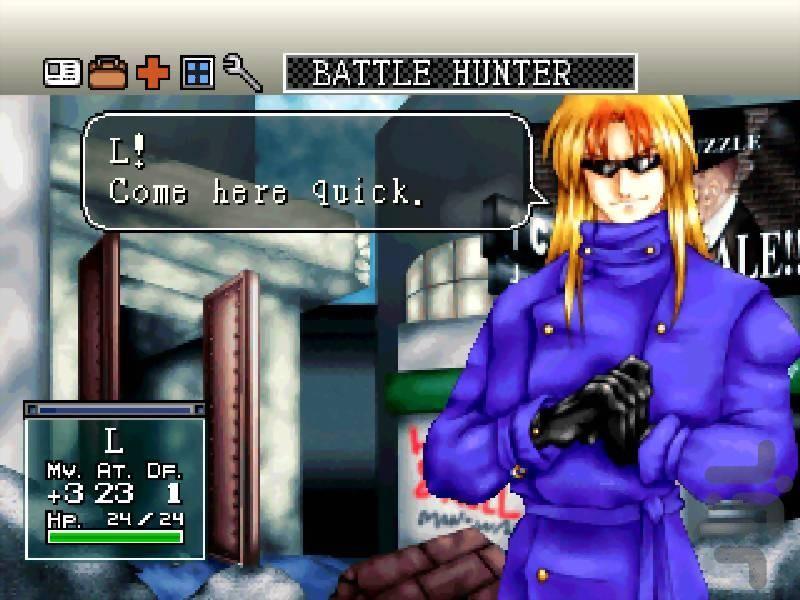The image size is (800, 600).
Task: Click the blue four-pane grid icon
Action: coord(197,73)
